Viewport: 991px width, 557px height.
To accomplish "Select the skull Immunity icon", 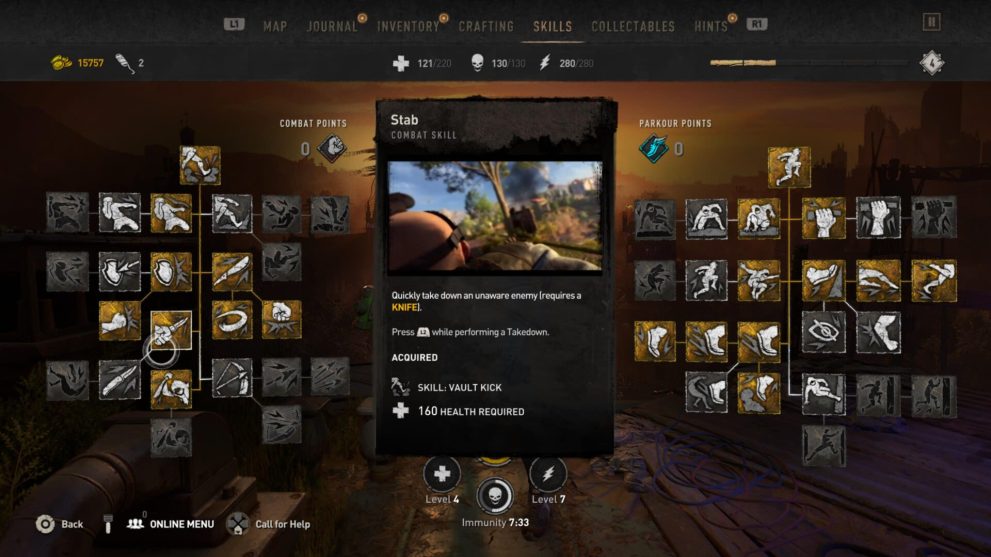I will coord(495,495).
